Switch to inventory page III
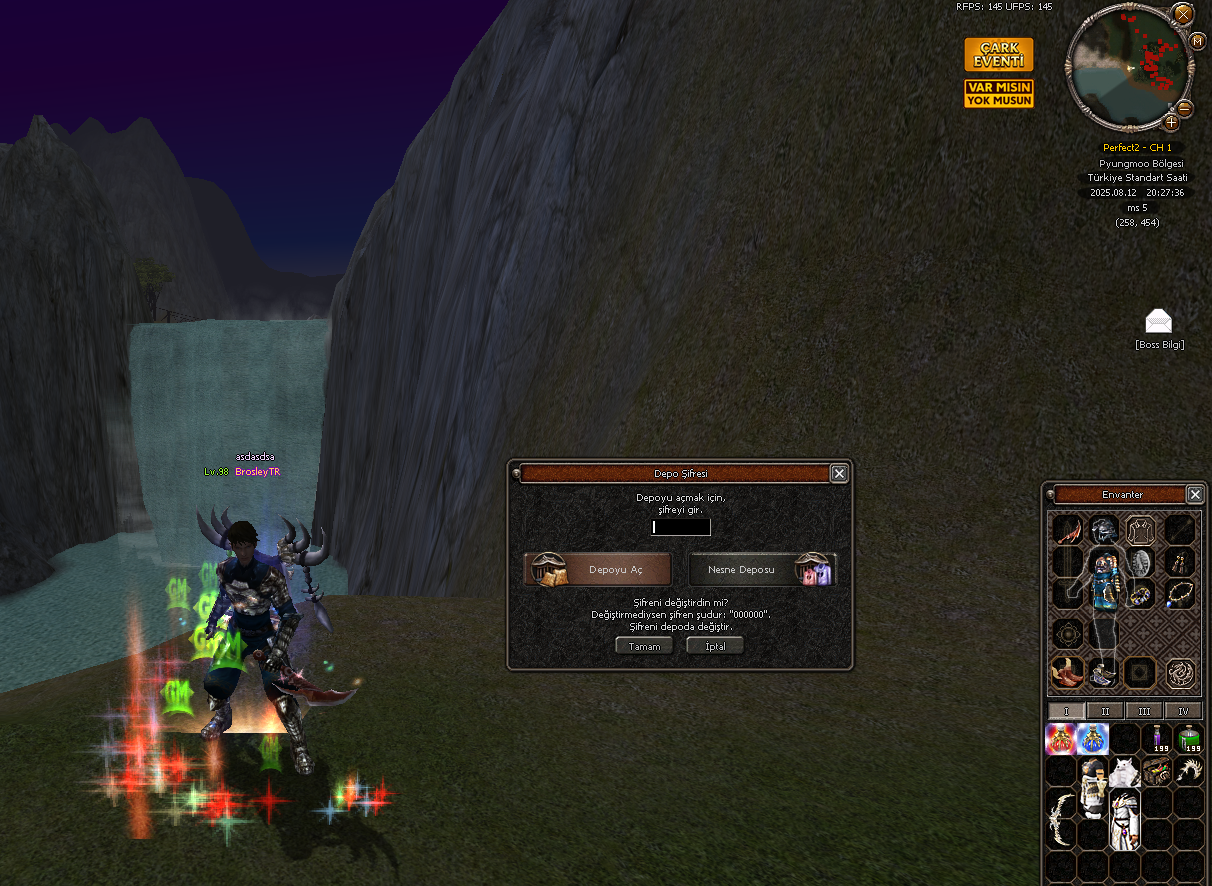 click(1144, 711)
